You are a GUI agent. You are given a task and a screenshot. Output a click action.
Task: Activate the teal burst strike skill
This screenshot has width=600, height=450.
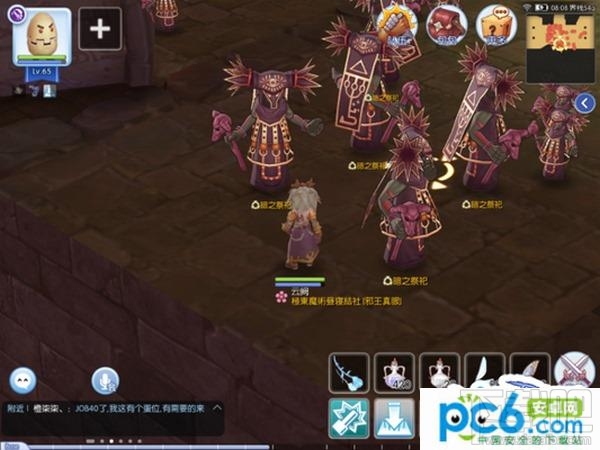(x=349, y=418)
